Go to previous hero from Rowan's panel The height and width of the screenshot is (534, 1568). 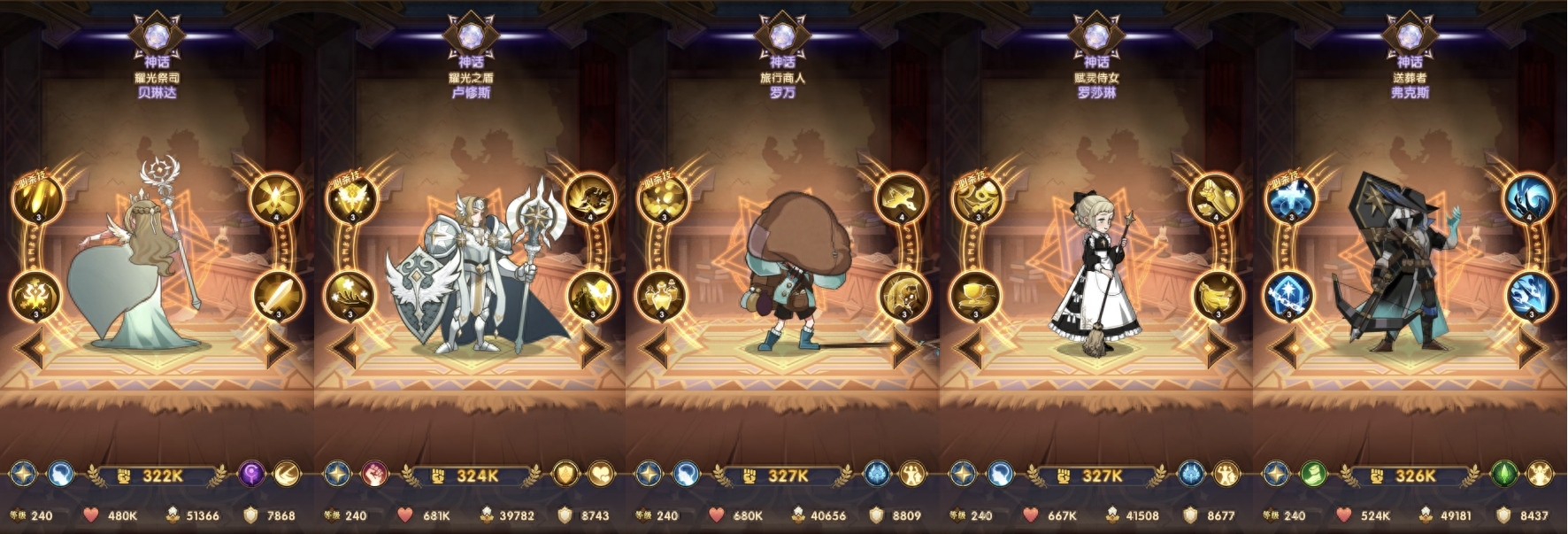tap(656, 348)
